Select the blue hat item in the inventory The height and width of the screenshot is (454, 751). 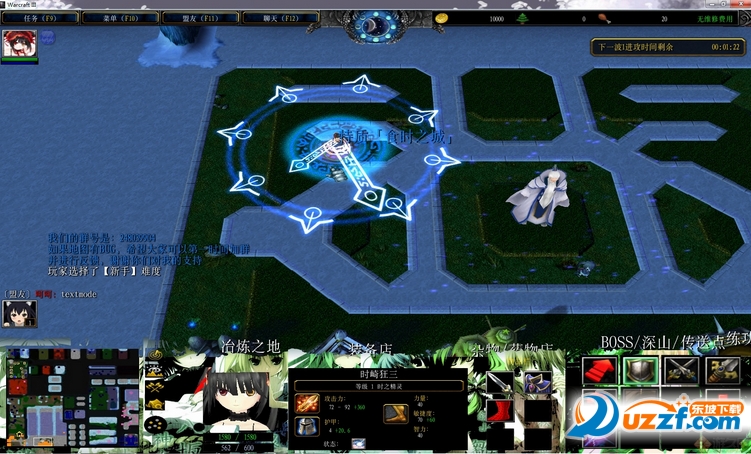(537, 382)
